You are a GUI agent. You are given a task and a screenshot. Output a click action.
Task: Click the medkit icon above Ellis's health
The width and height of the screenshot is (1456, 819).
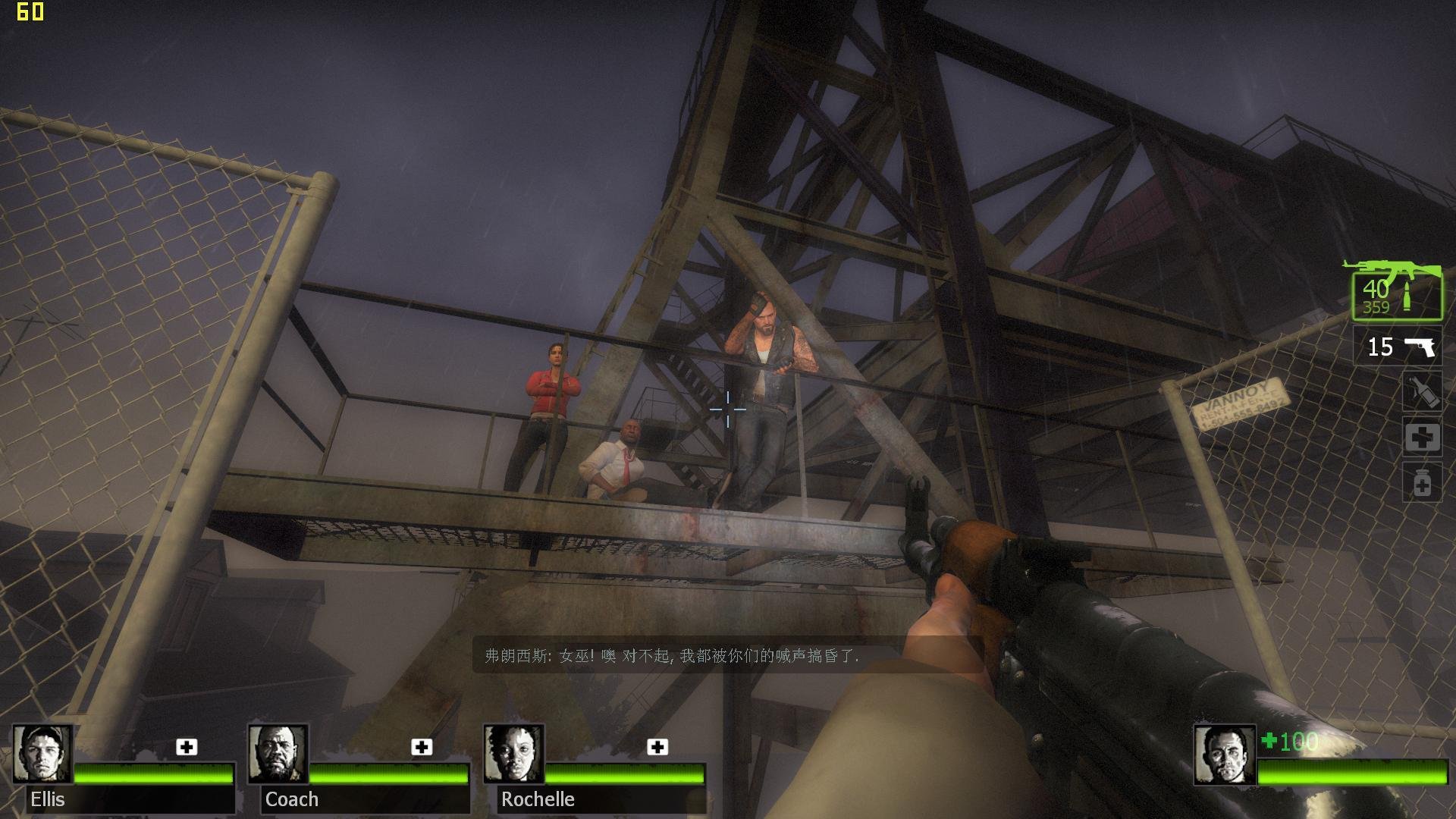[187, 747]
